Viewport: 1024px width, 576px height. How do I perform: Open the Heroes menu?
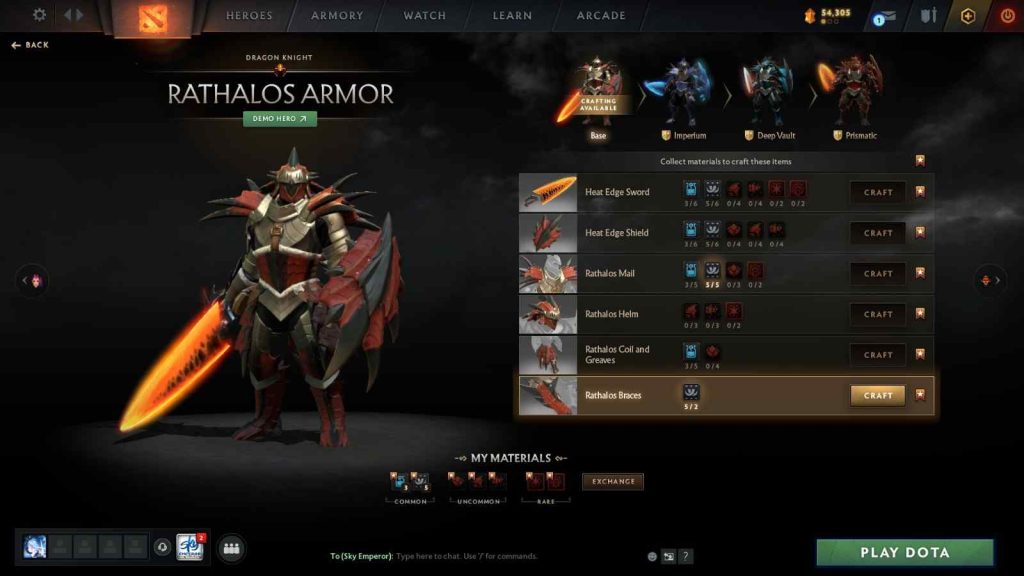click(249, 16)
